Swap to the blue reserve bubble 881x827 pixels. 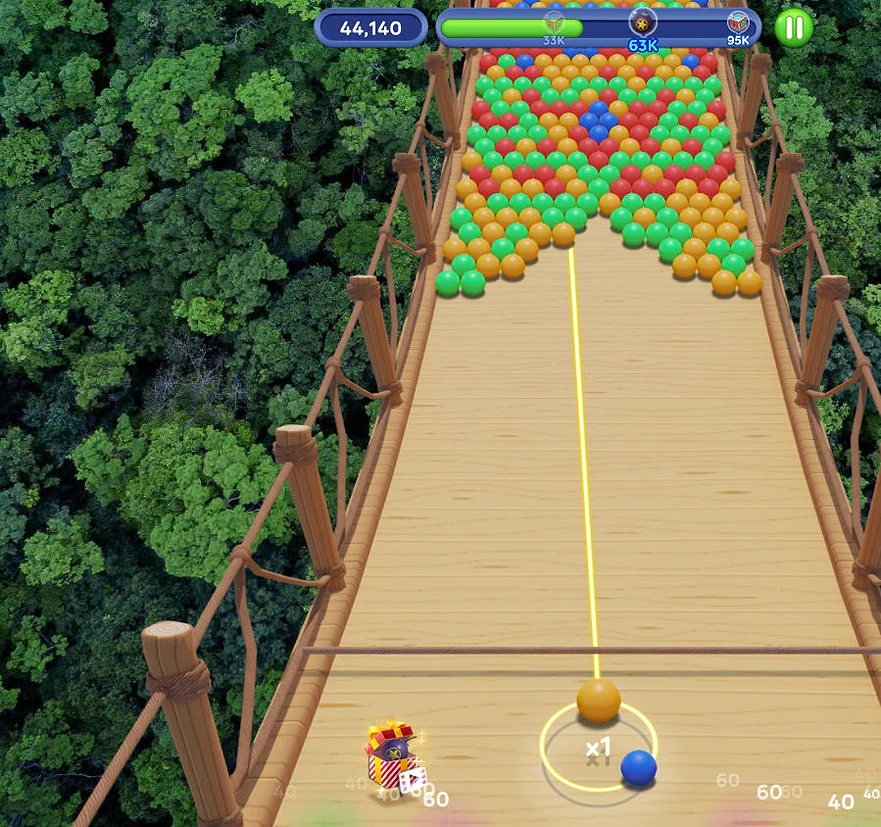pyautogui.click(x=638, y=768)
